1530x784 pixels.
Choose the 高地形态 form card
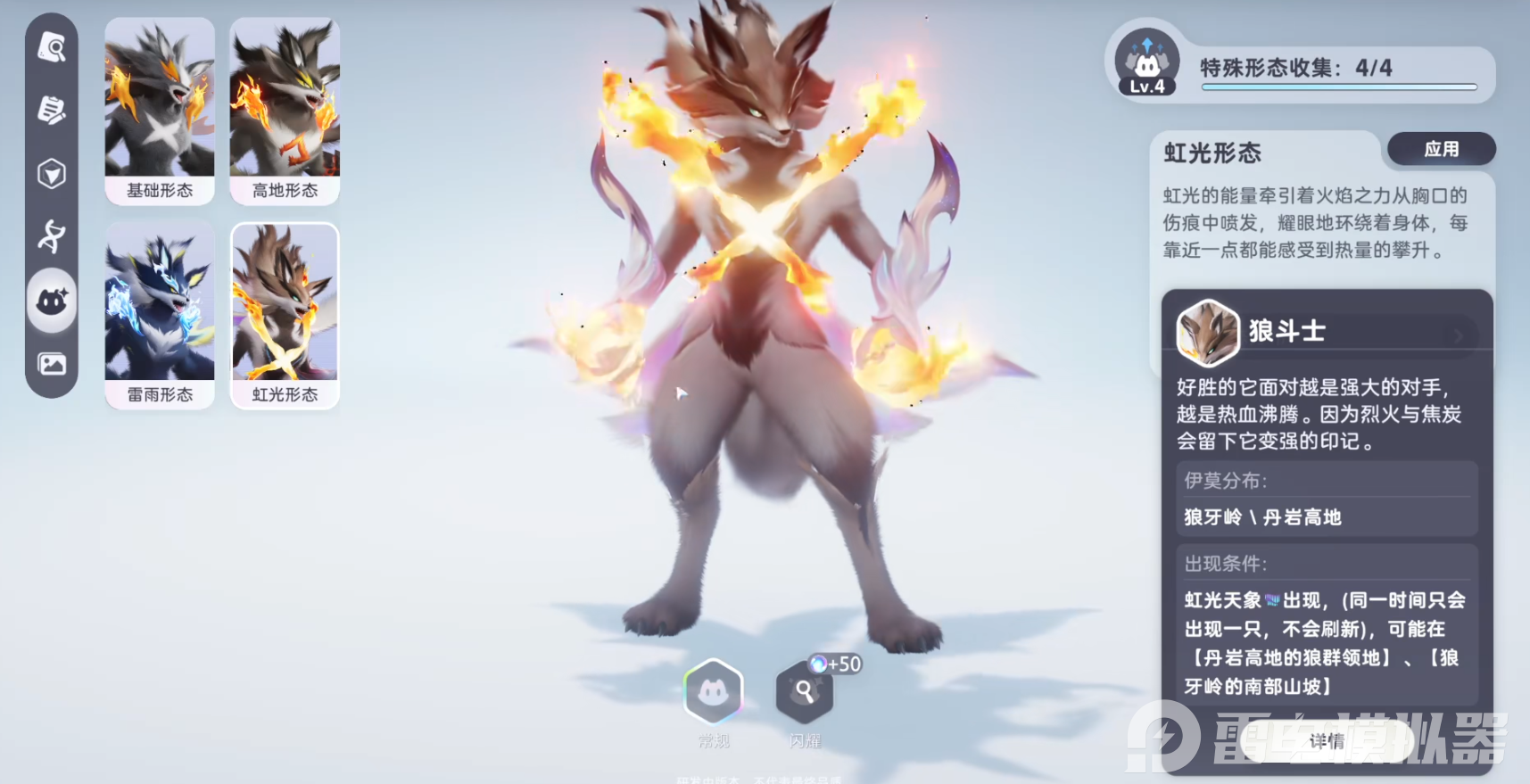[285, 110]
